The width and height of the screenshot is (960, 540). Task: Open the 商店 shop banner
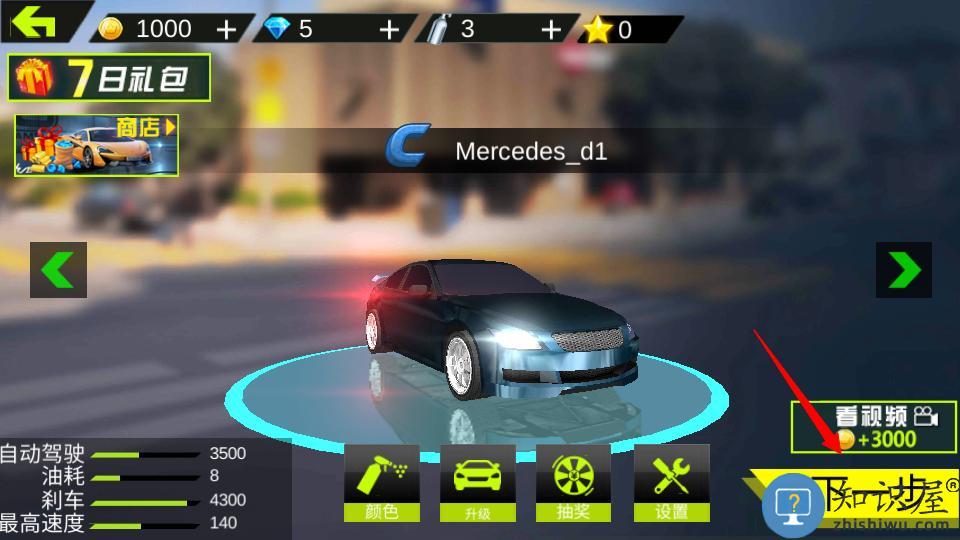[97, 146]
